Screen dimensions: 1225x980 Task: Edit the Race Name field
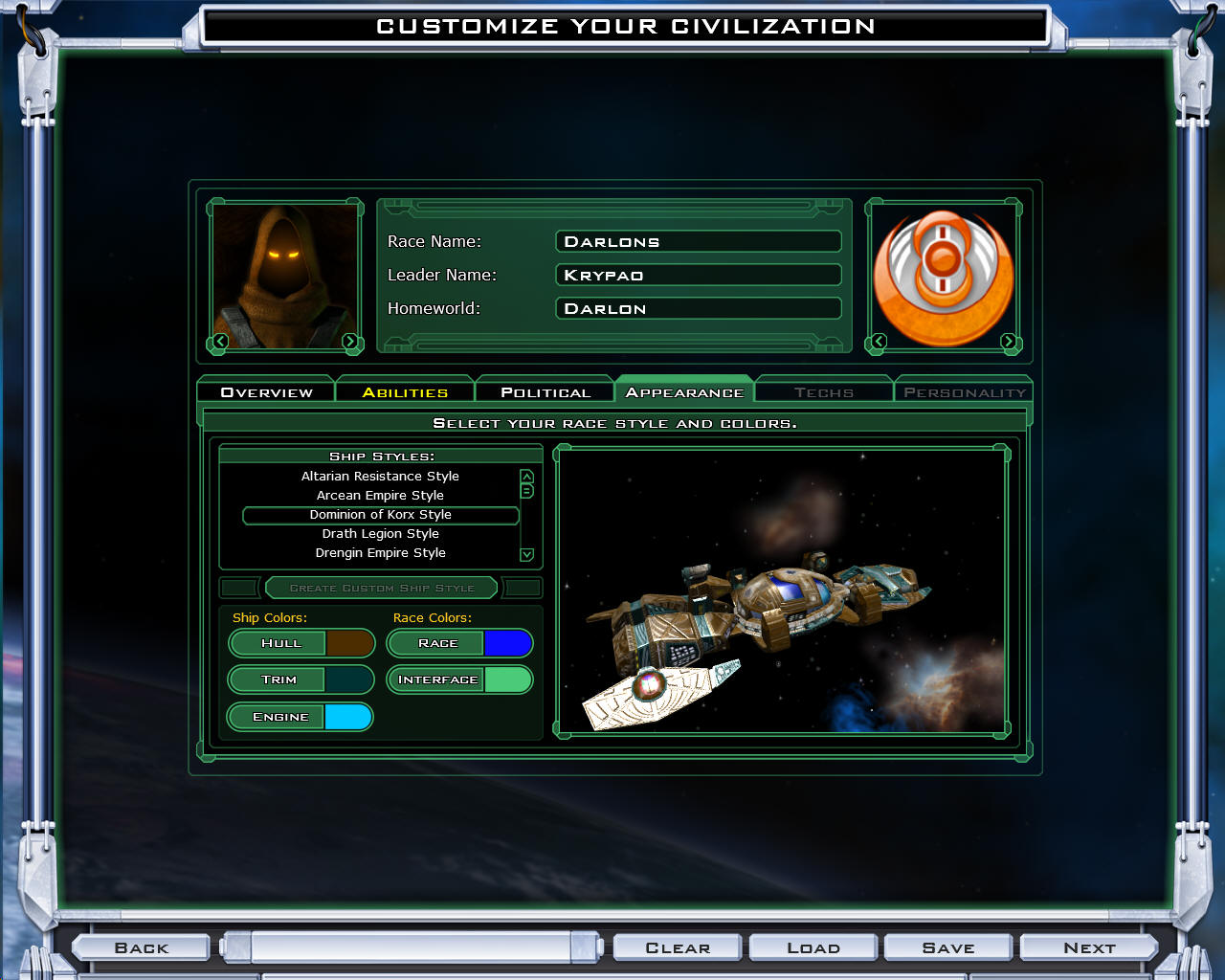(698, 241)
